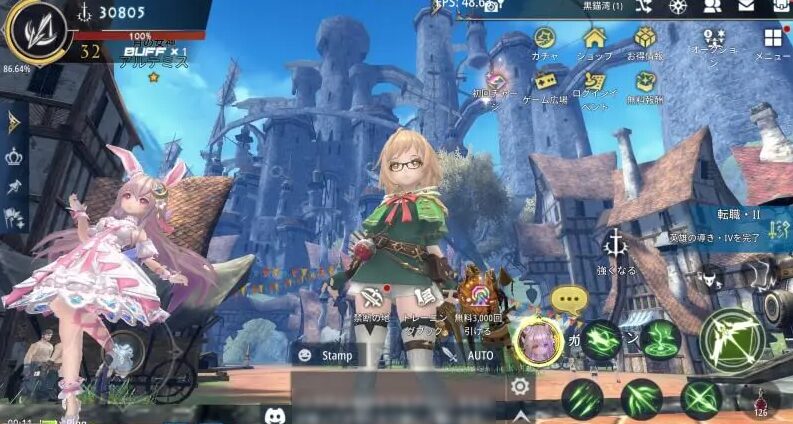Use the large bow main attack button
The height and width of the screenshot is (424, 793).
[731, 339]
